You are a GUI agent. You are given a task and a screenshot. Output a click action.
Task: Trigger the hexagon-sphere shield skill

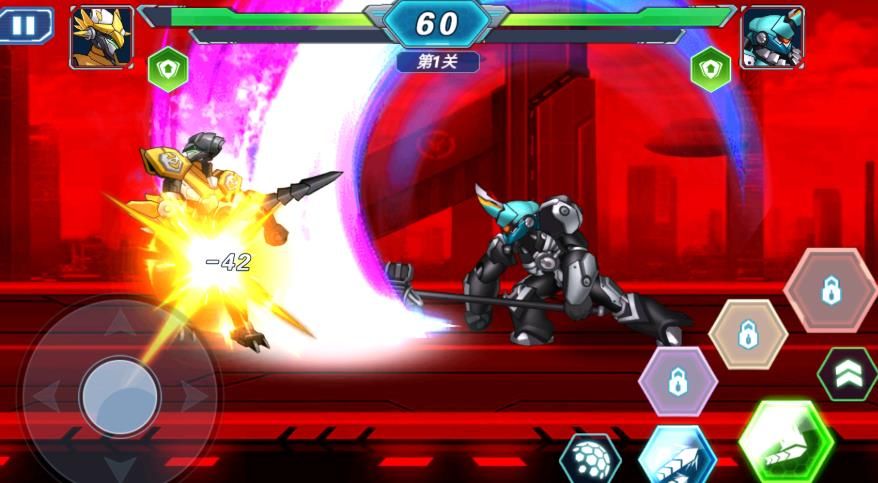point(590,459)
